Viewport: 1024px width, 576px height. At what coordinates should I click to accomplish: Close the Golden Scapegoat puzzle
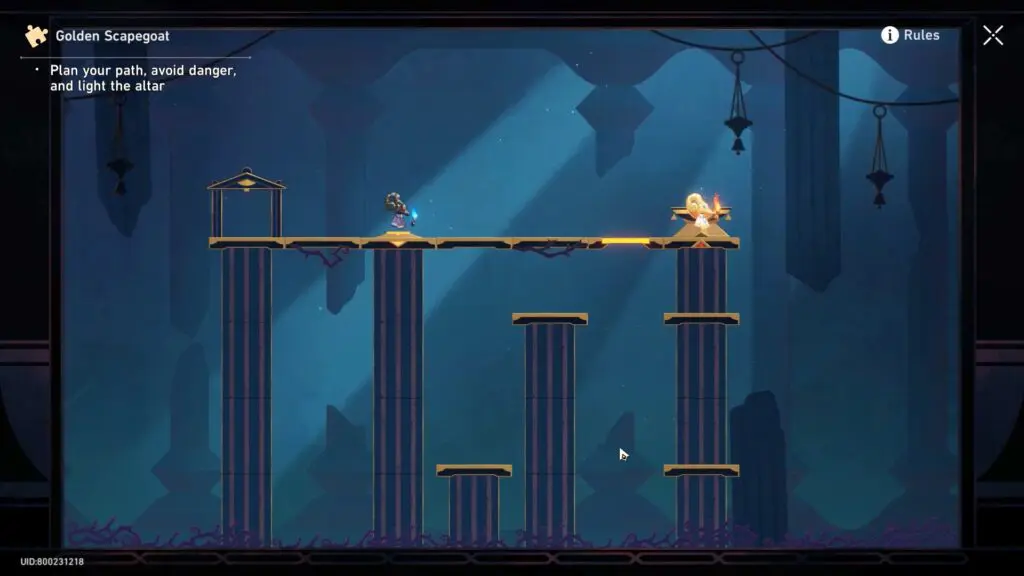pos(992,36)
